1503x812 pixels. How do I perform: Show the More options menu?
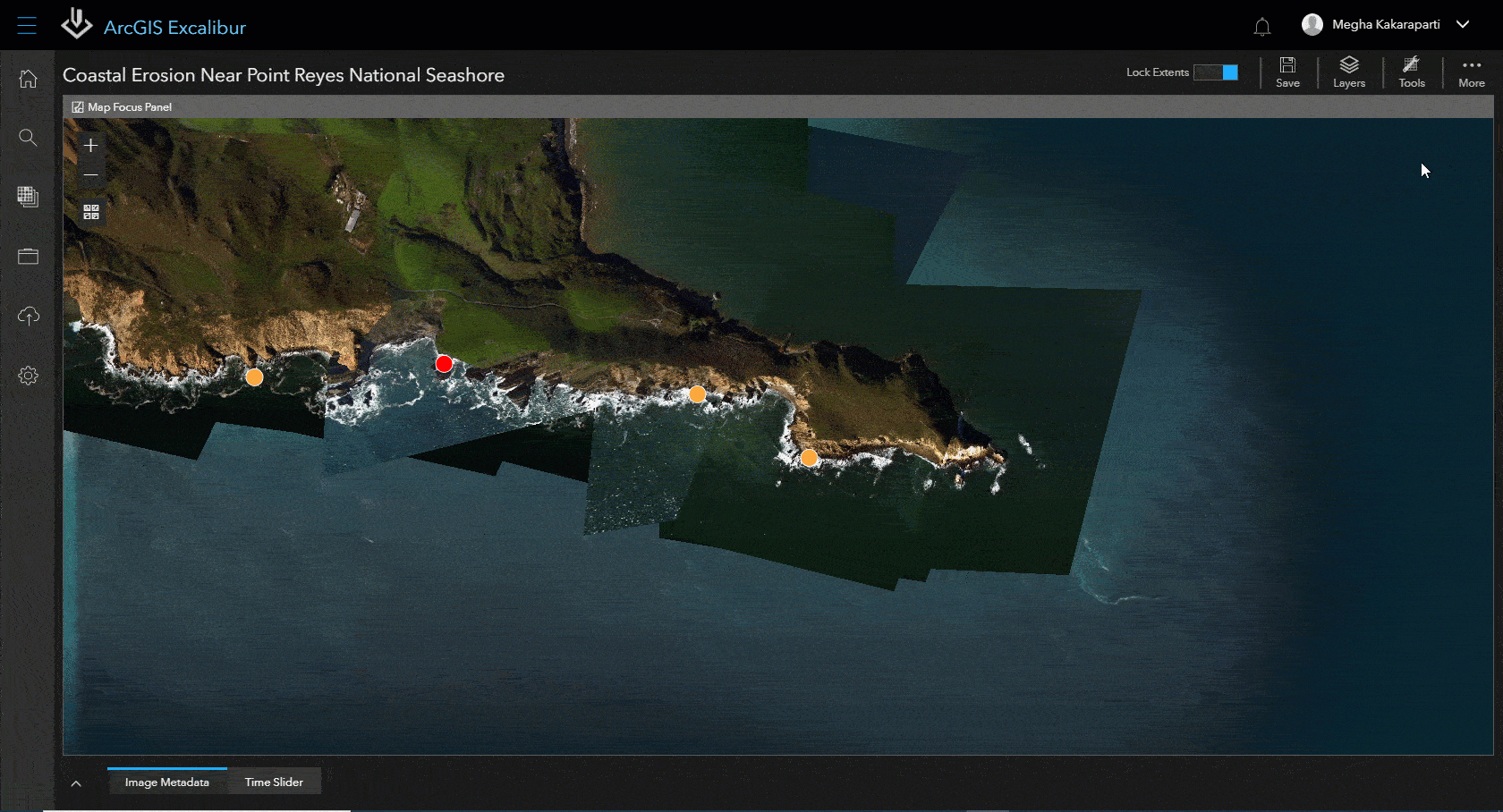[1472, 72]
